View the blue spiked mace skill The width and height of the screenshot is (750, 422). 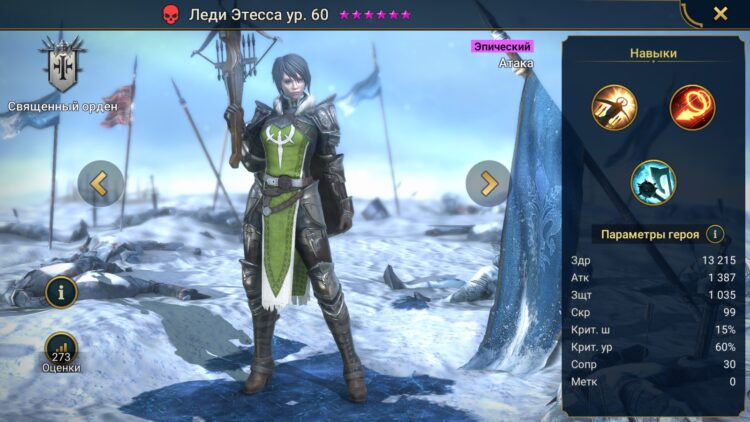pos(653,182)
